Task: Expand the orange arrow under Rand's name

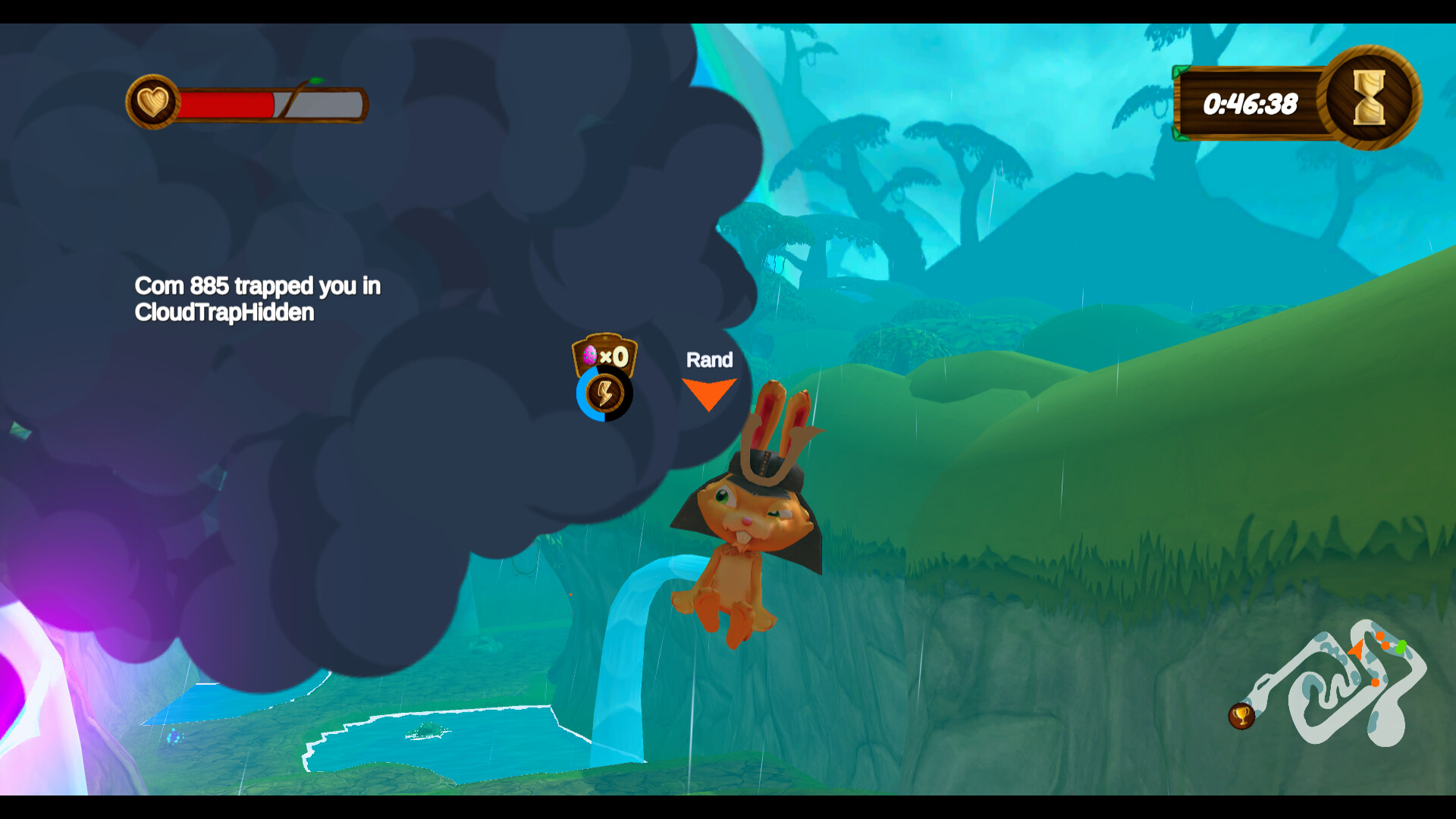Action: point(710,391)
